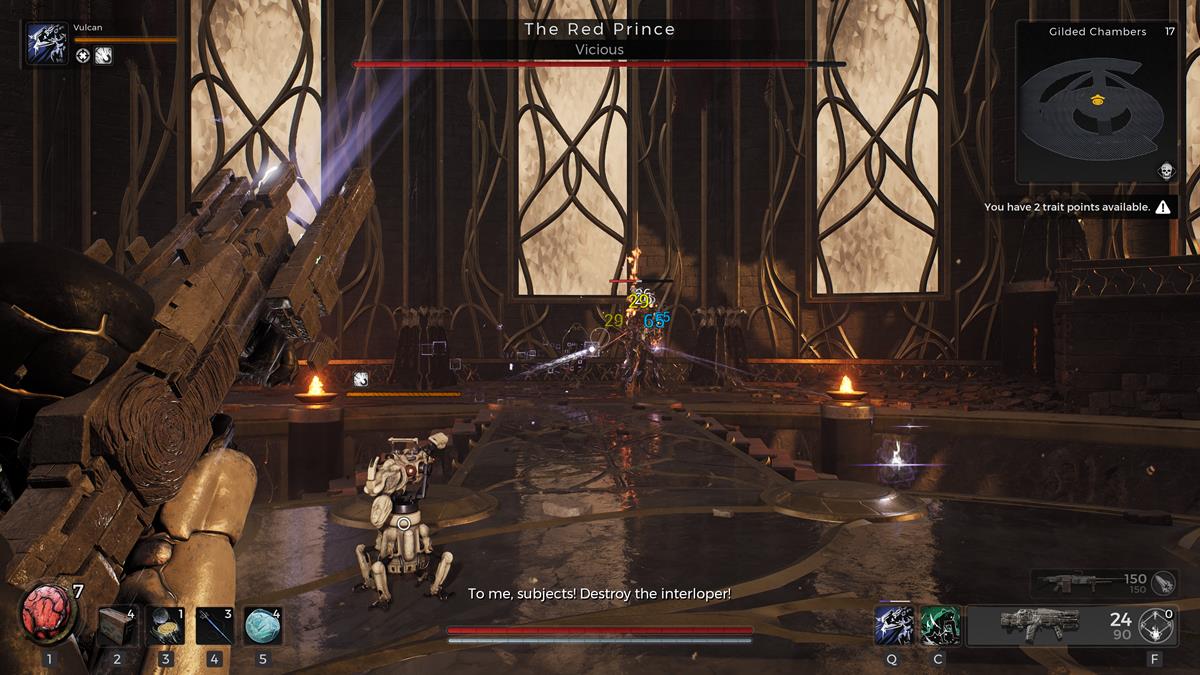Viewport: 1200px width, 675px height.
Task: Click the secondary gun's mod icon
Action: click(1162, 582)
